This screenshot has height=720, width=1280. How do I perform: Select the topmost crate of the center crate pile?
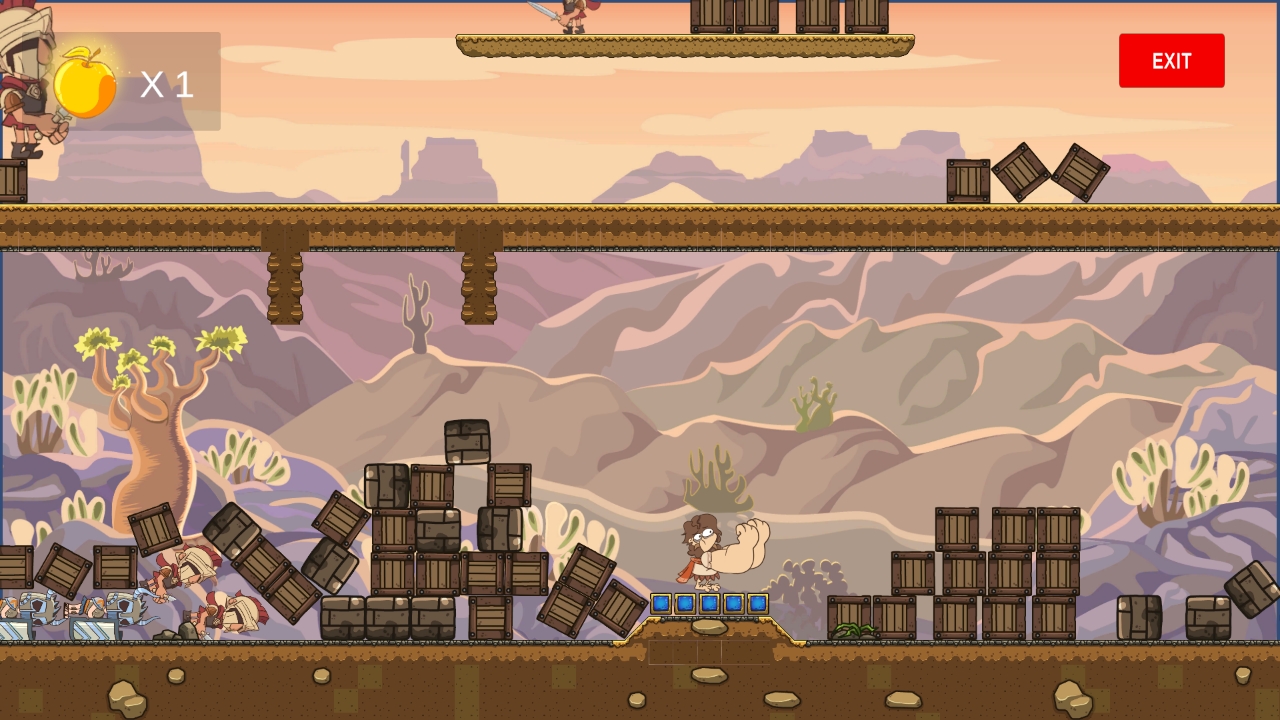[467, 440]
